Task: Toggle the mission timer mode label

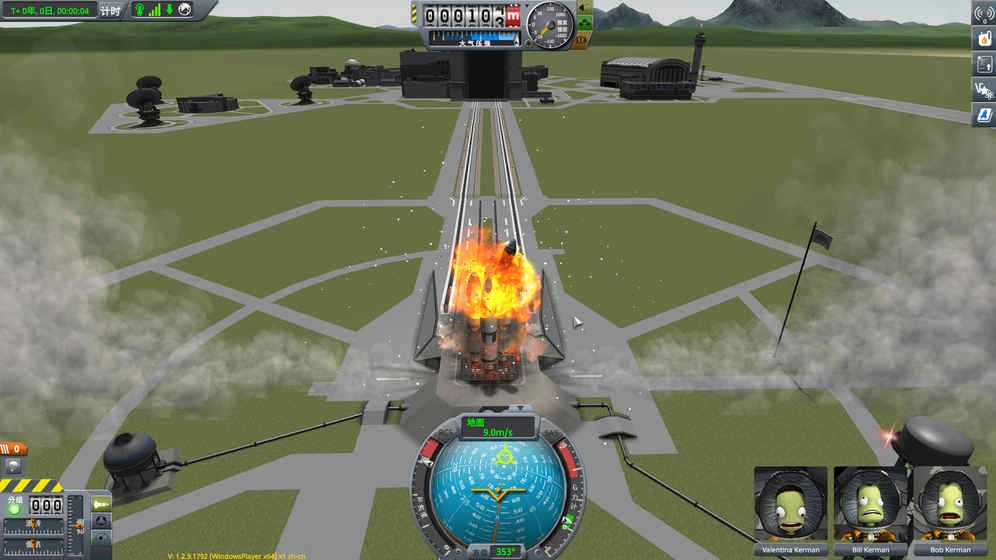Action: click(x=111, y=11)
